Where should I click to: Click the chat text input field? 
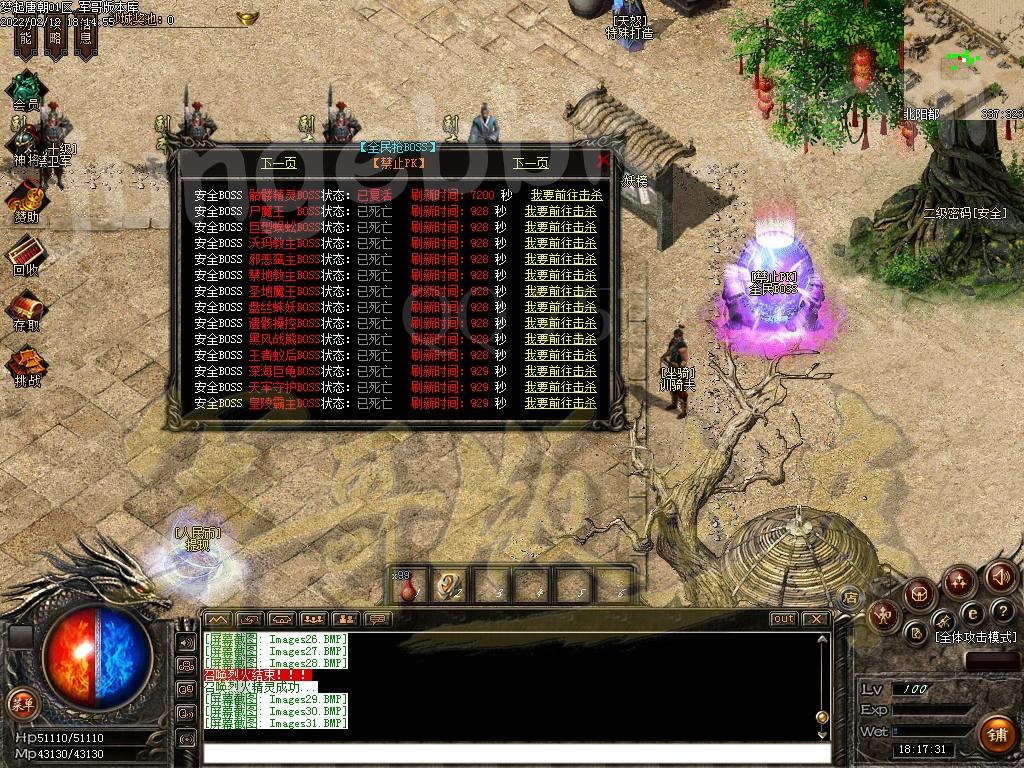click(x=515, y=753)
